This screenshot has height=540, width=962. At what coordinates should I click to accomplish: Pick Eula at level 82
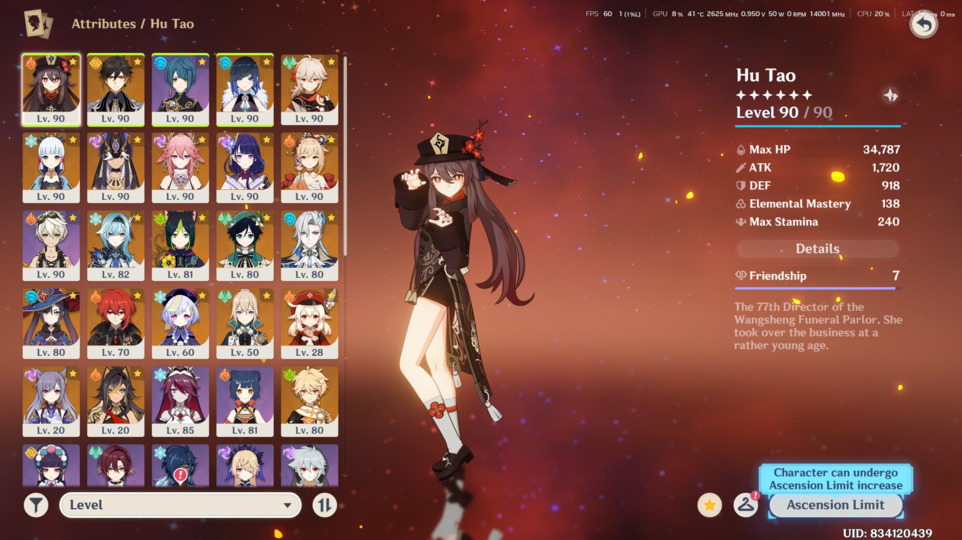click(115, 245)
